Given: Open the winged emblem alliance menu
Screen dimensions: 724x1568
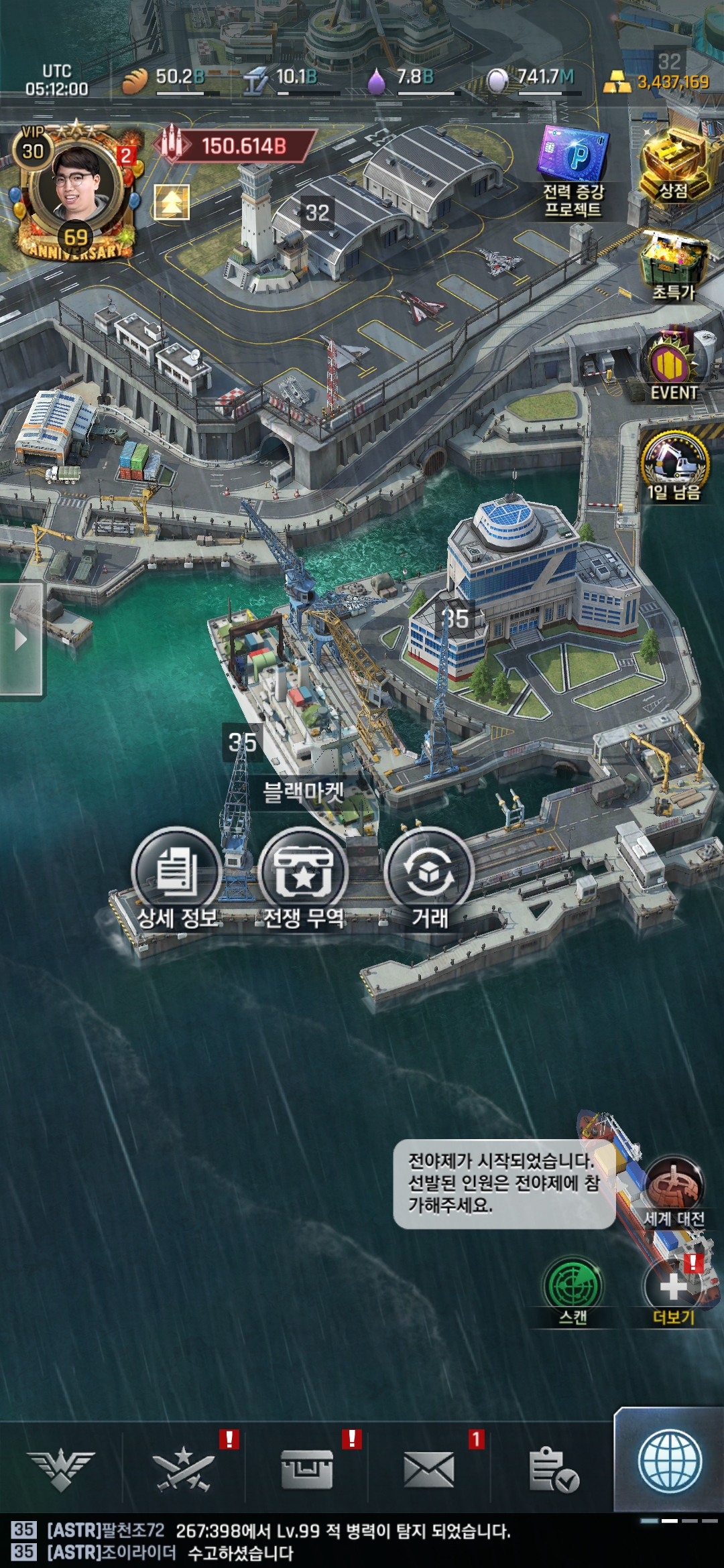Looking at the screenshot, I should 61,1470.
